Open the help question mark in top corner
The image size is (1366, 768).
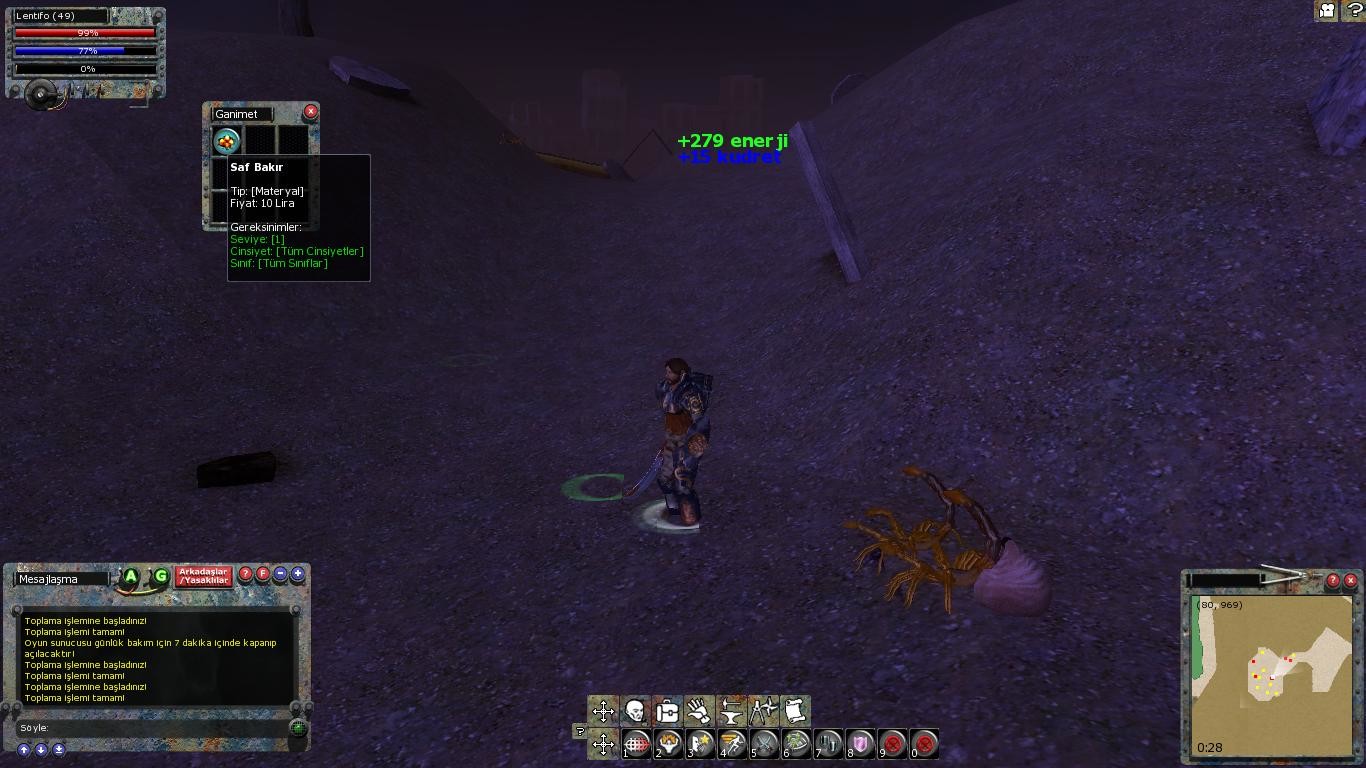point(1352,11)
